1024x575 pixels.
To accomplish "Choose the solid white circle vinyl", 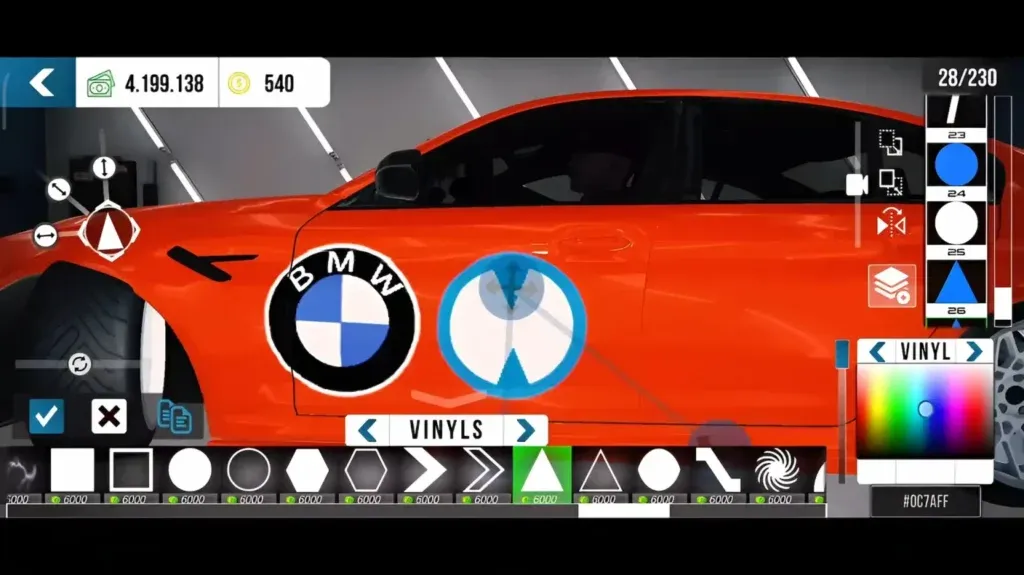I will click(x=190, y=470).
